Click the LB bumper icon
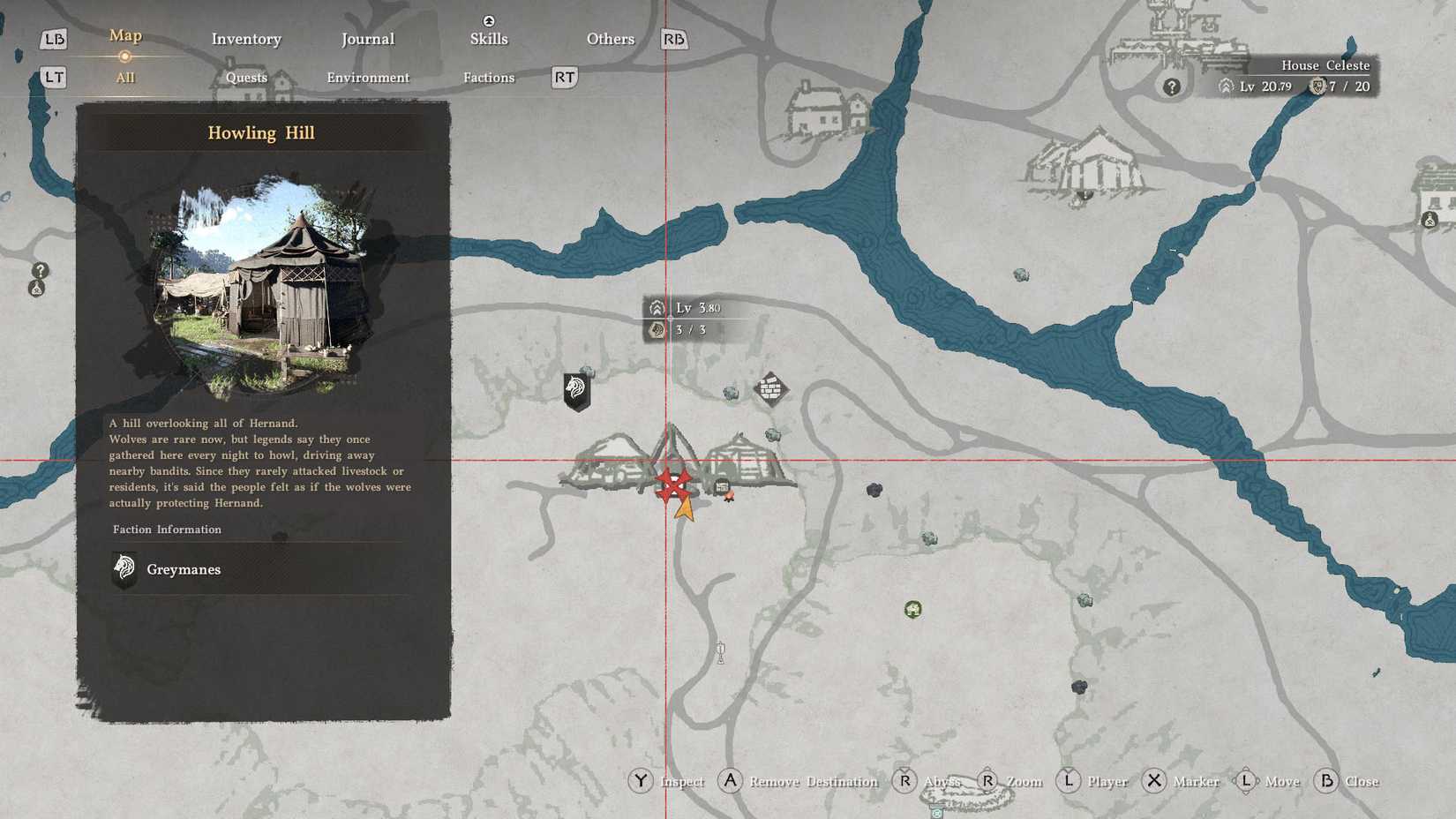This screenshot has width=1456, height=819. tap(53, 39)
